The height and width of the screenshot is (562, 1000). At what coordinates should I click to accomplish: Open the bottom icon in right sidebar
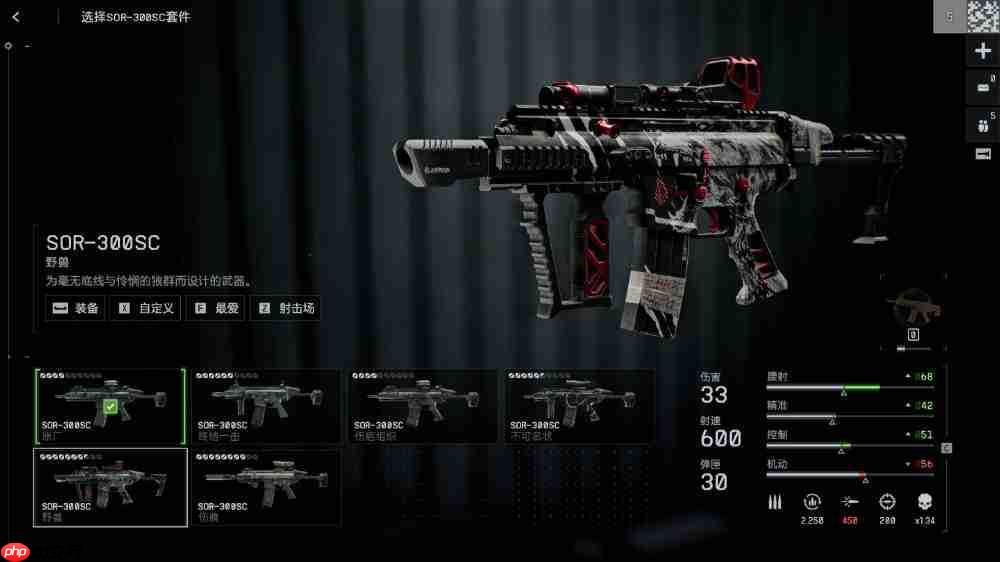[x=982, y=153]
